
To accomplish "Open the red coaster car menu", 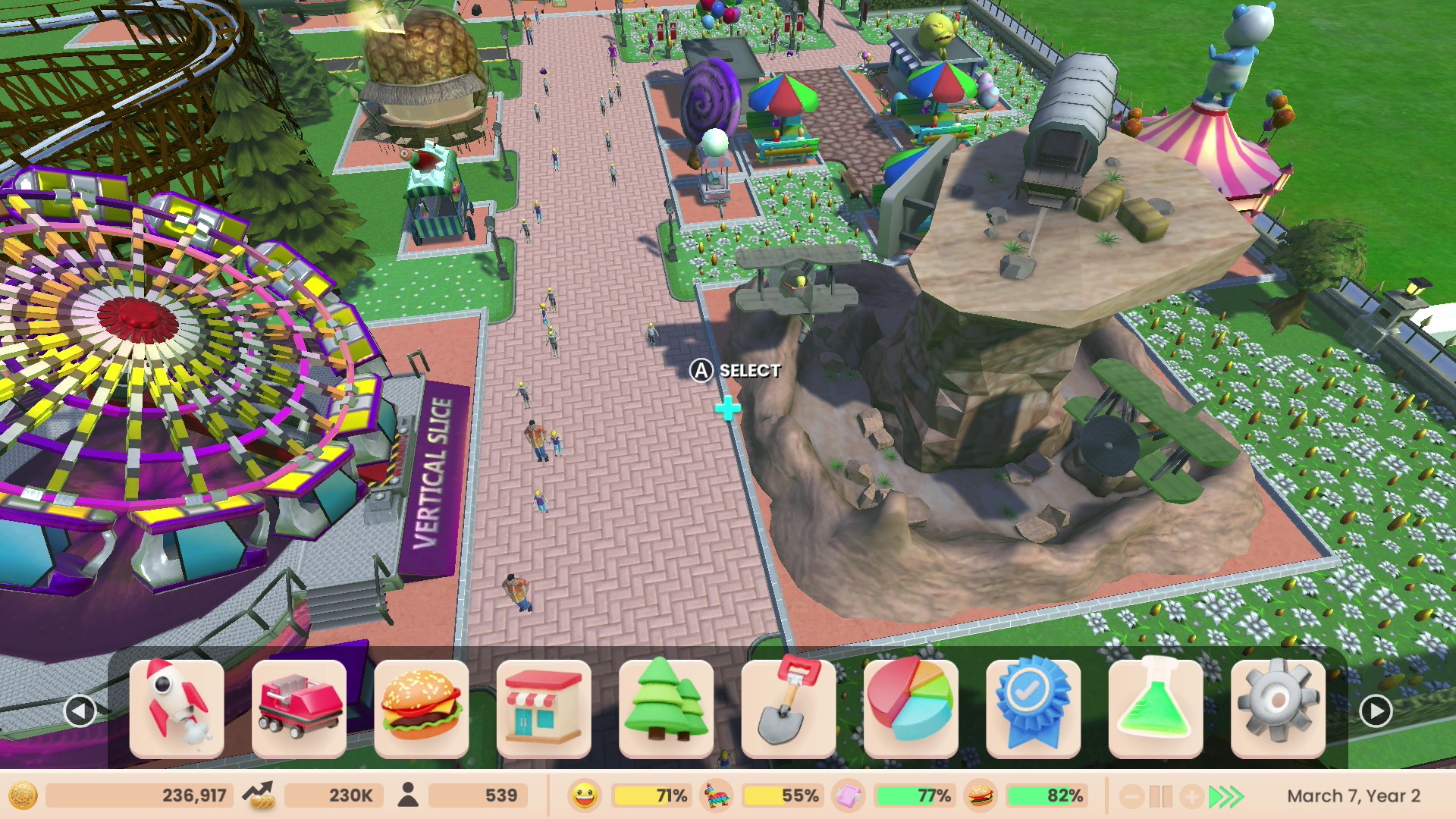I will (x=299, y=708).
